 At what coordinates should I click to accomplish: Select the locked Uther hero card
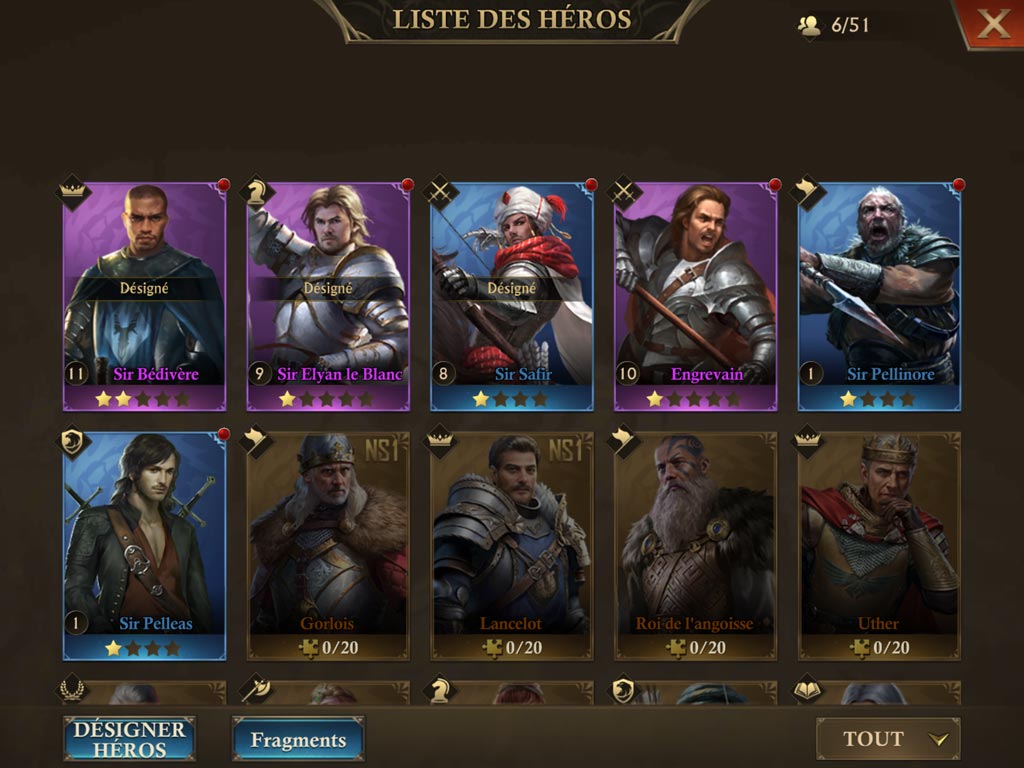[879, 545]
